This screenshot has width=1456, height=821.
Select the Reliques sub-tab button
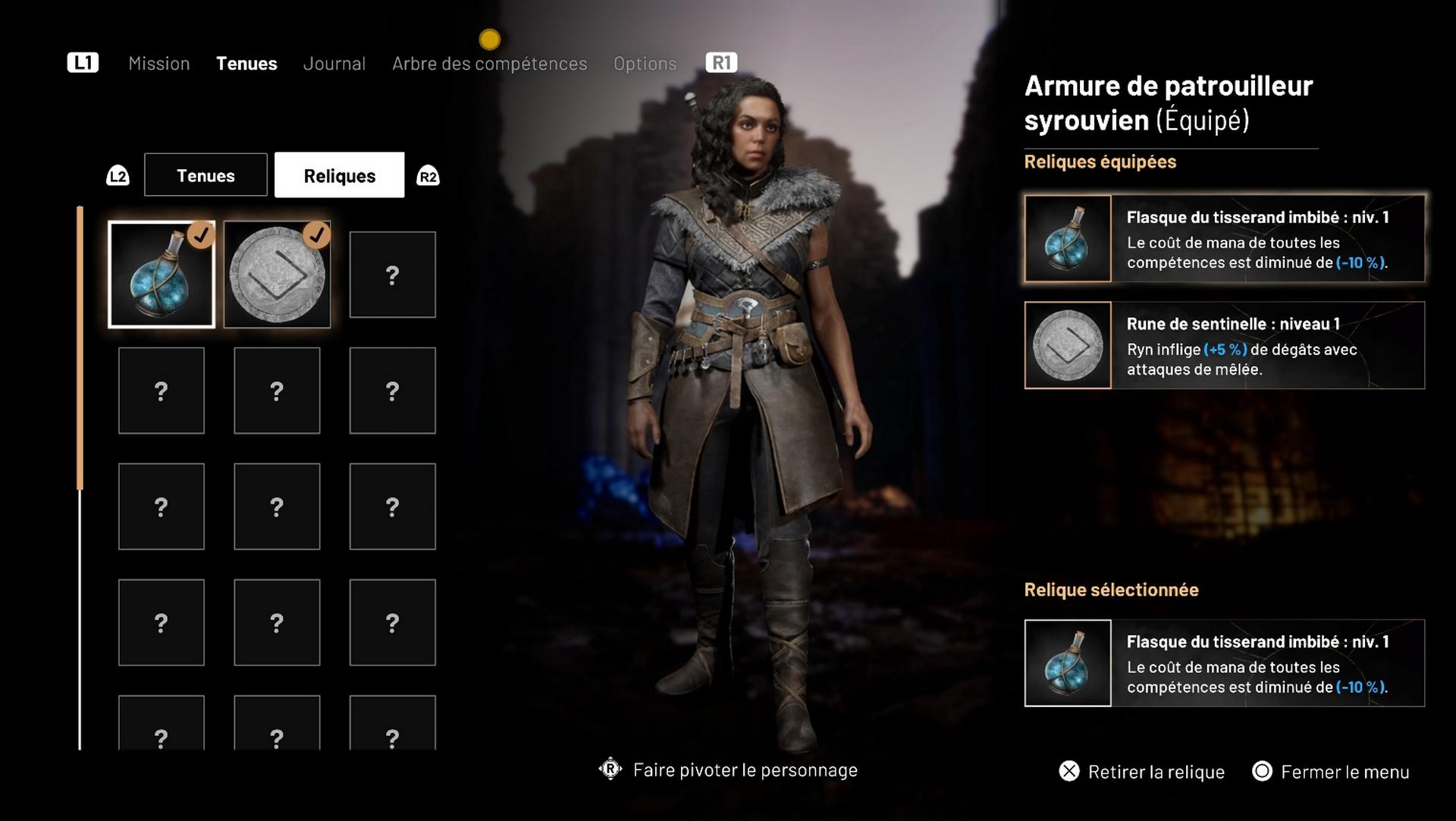[339, 175]
